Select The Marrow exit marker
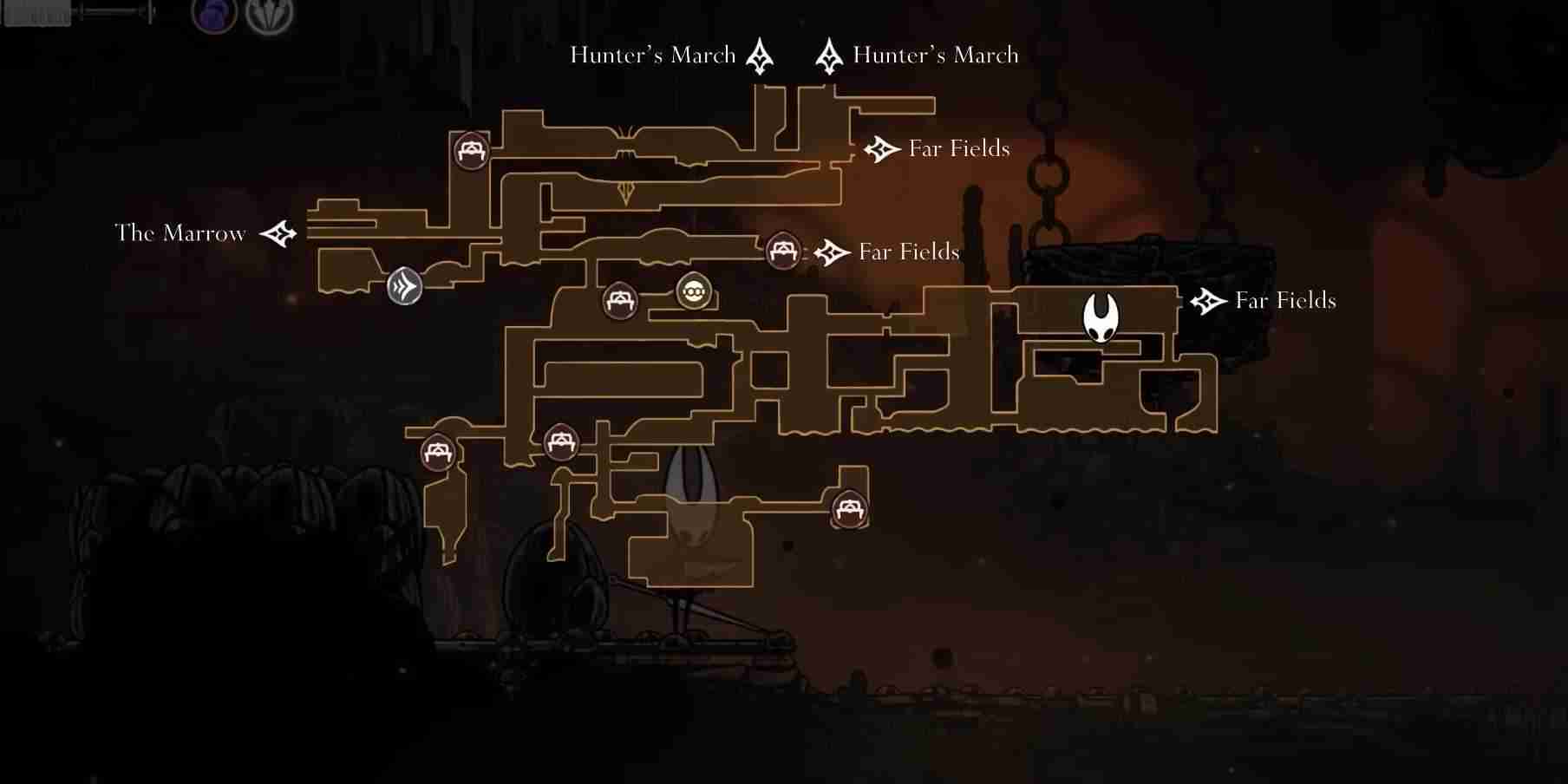This screenshot has height=784, width=1568. pos(278,233)
